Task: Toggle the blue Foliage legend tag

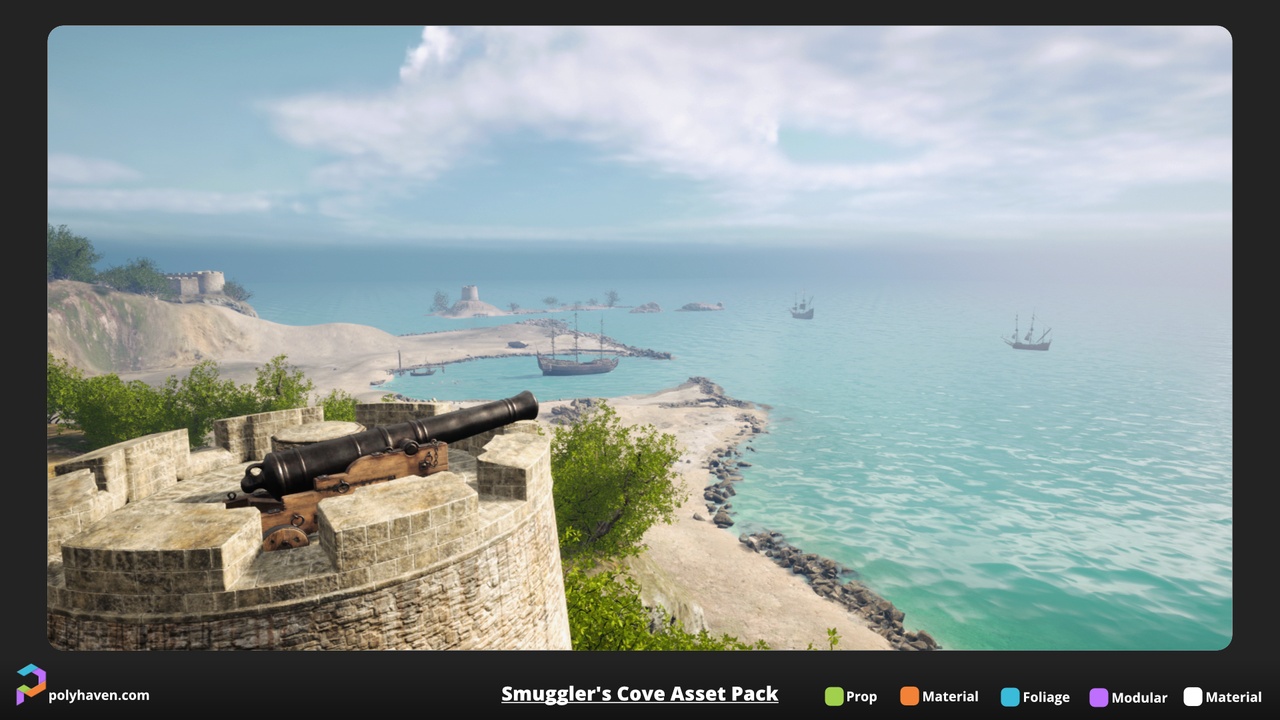Action: pos(1035,697)
